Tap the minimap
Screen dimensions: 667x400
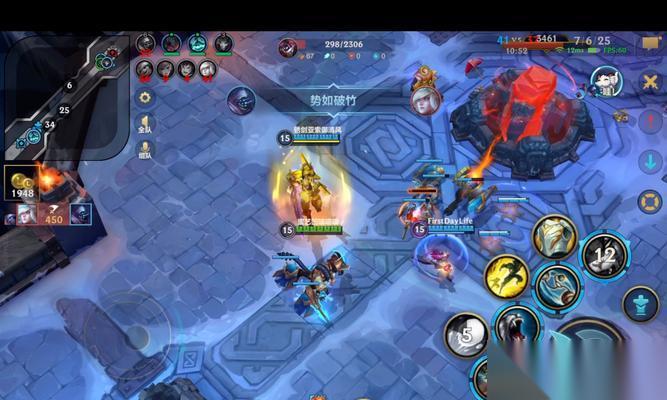[65, 95]
